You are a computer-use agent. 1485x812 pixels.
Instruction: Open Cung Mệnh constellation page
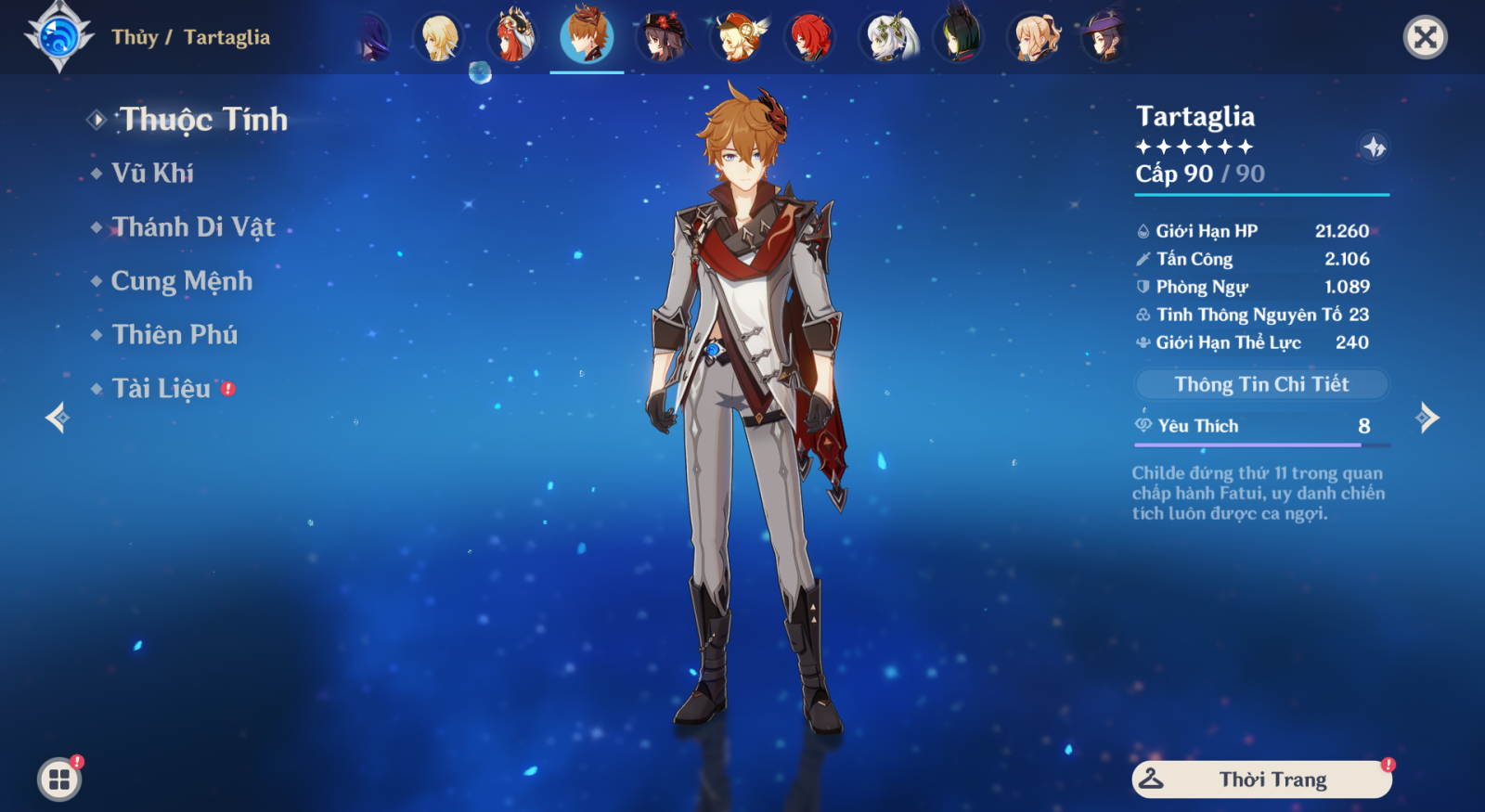181,281
